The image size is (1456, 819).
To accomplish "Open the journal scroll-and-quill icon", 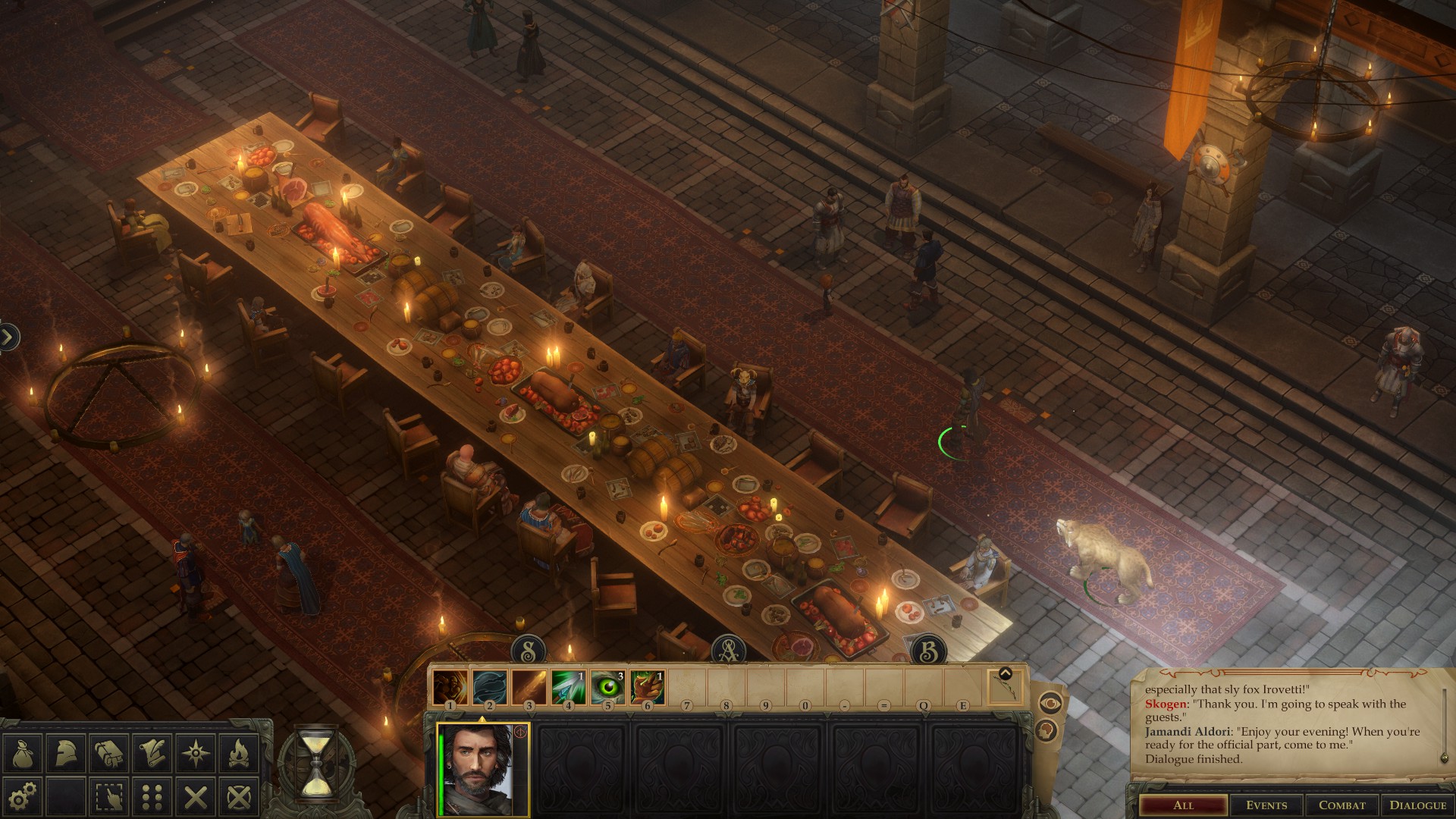I will [x=152, y=754].
